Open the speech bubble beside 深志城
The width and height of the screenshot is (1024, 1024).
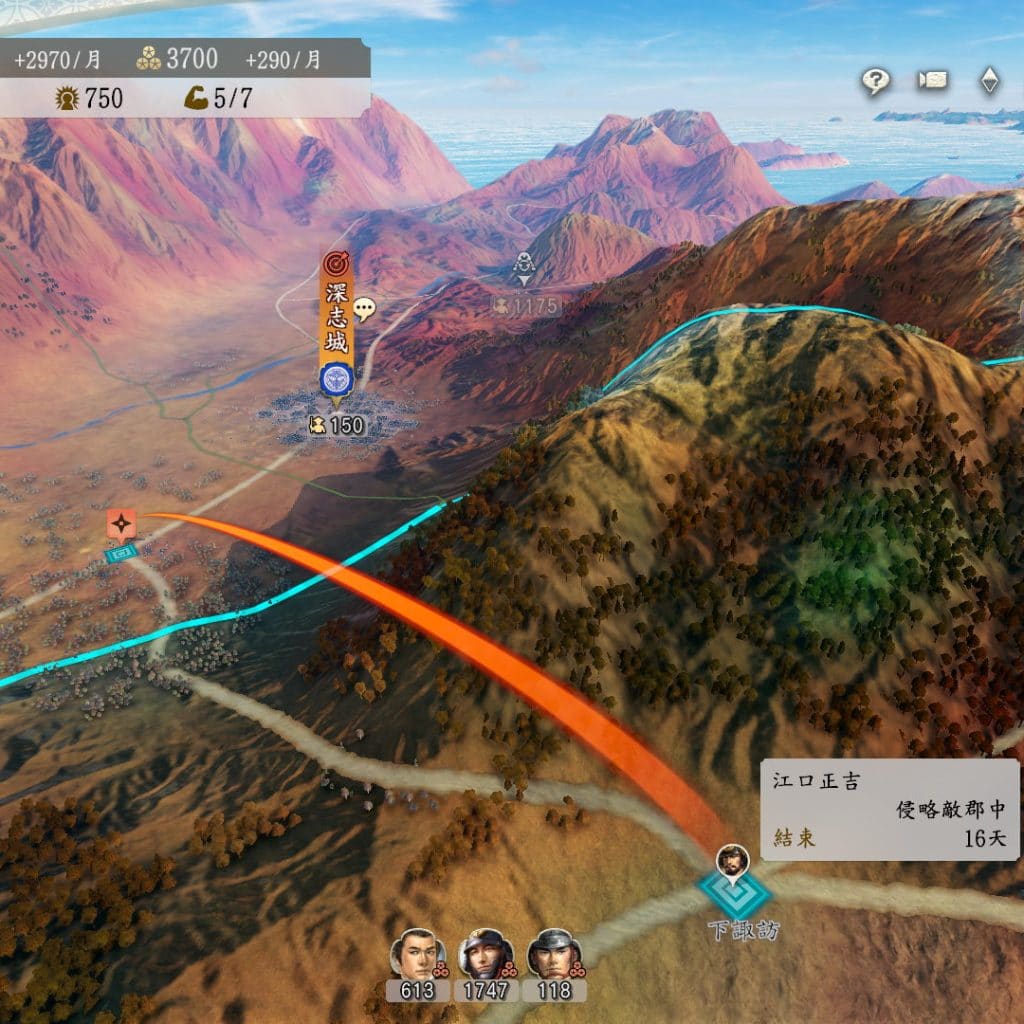point(364,309)
